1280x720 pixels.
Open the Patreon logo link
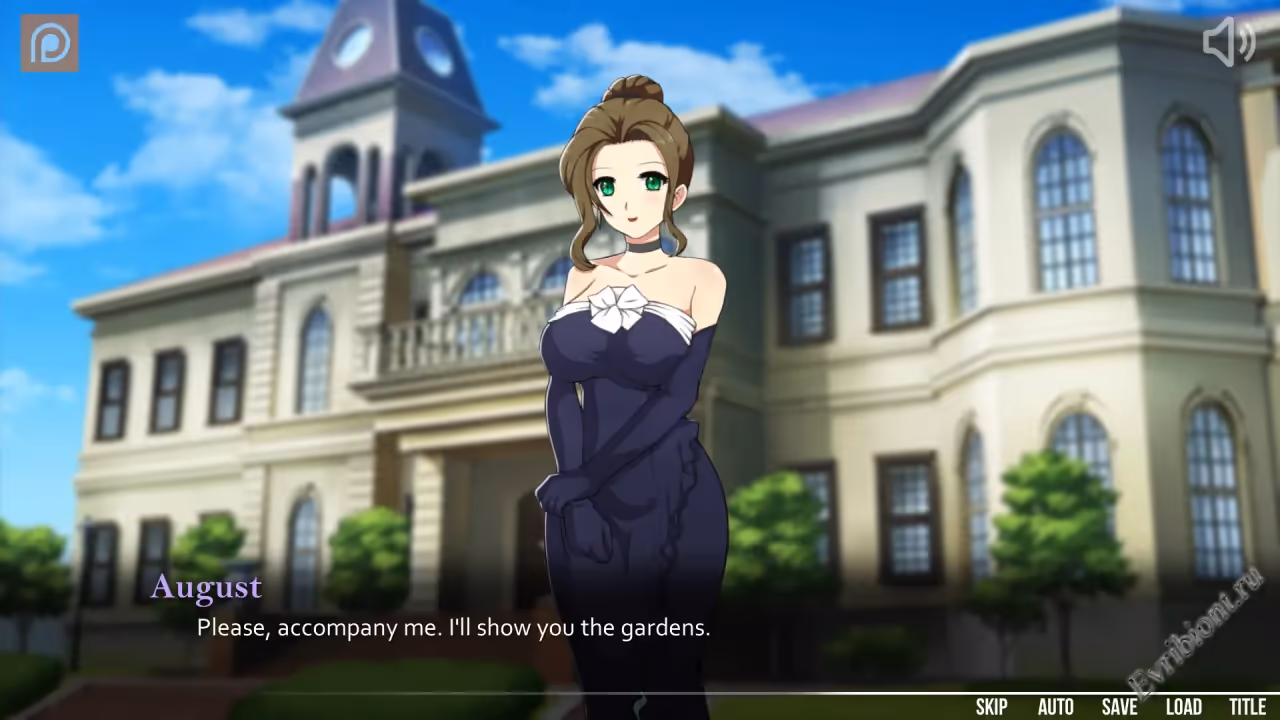tap(50, 43)
